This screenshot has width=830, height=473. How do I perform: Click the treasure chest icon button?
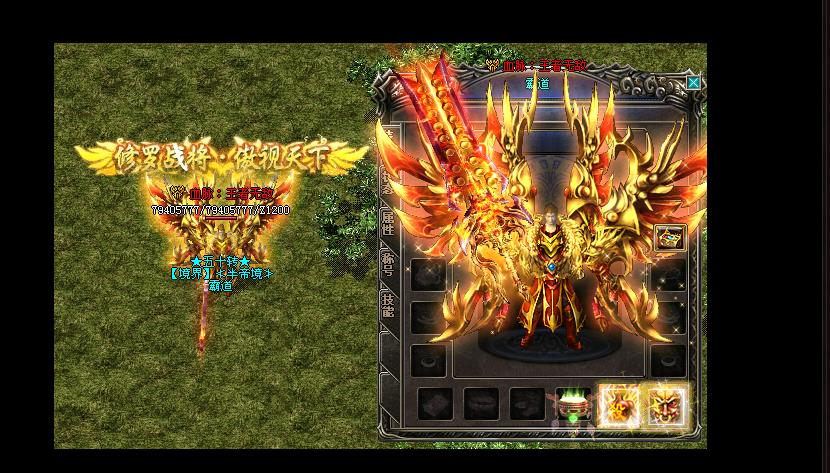[x=669, y=238]
